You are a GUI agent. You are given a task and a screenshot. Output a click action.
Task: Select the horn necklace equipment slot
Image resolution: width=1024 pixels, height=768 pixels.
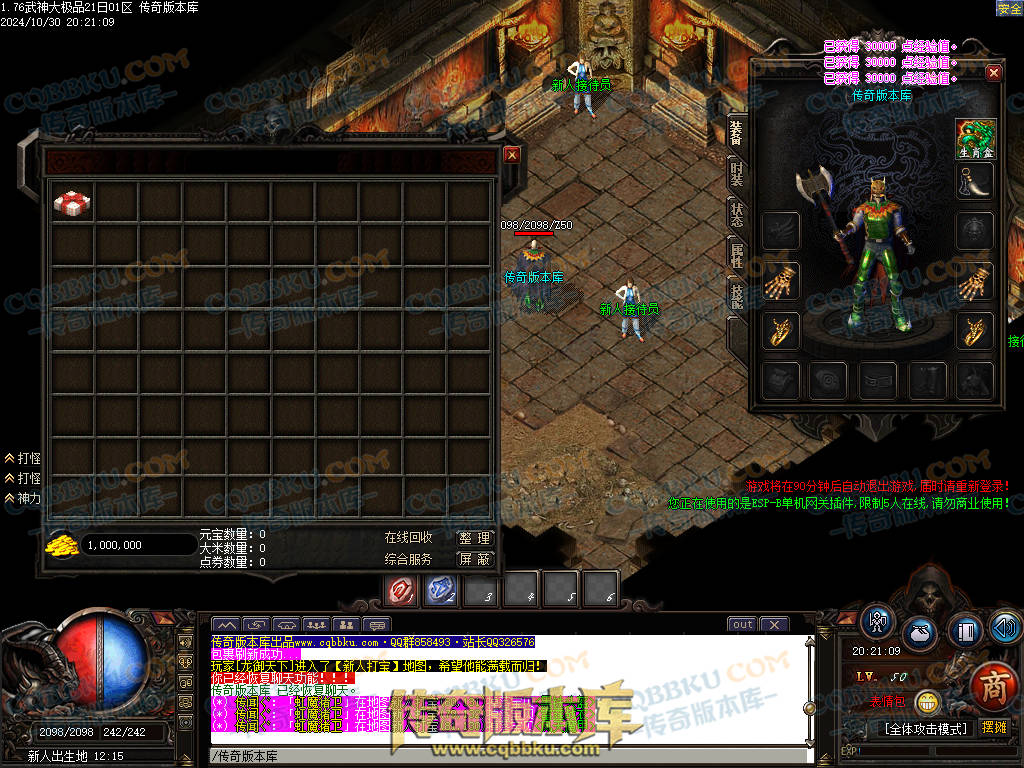click(975, 181)
